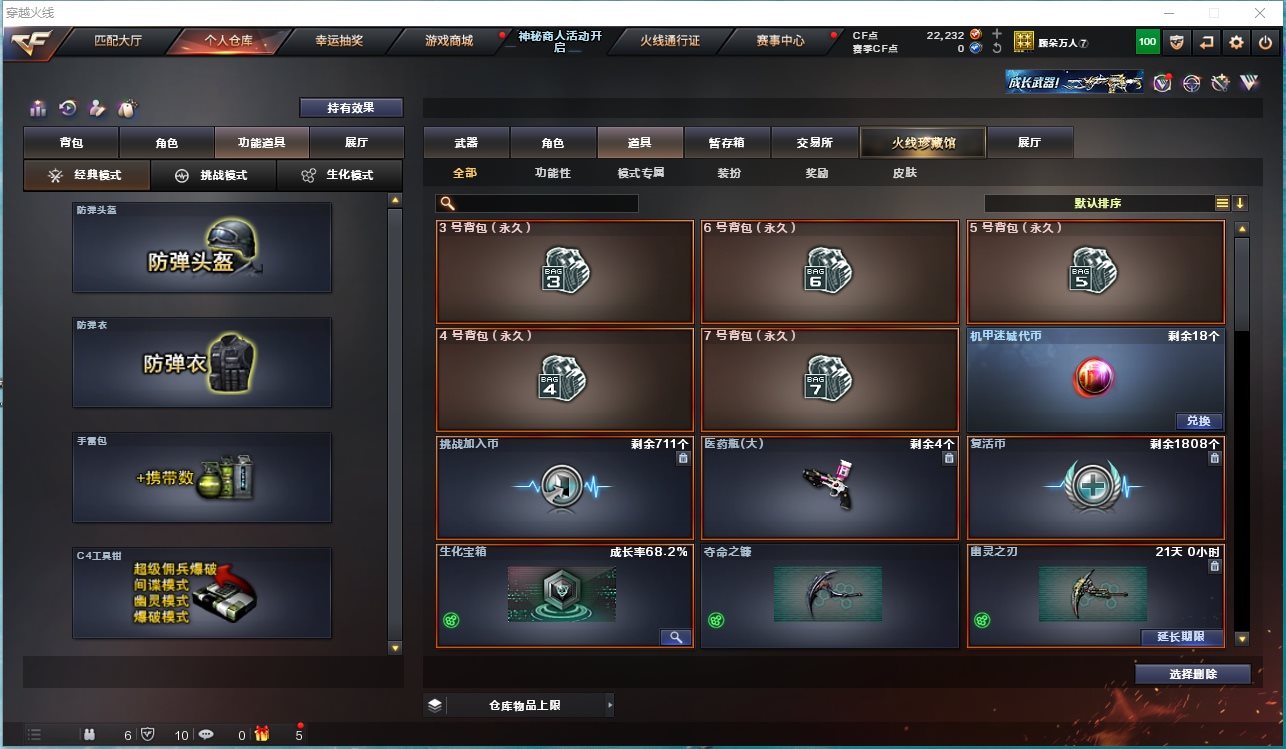The image size is (1286, 749).
Task: Filter items by 功能性 category
Action: click(x=552, y=173)
